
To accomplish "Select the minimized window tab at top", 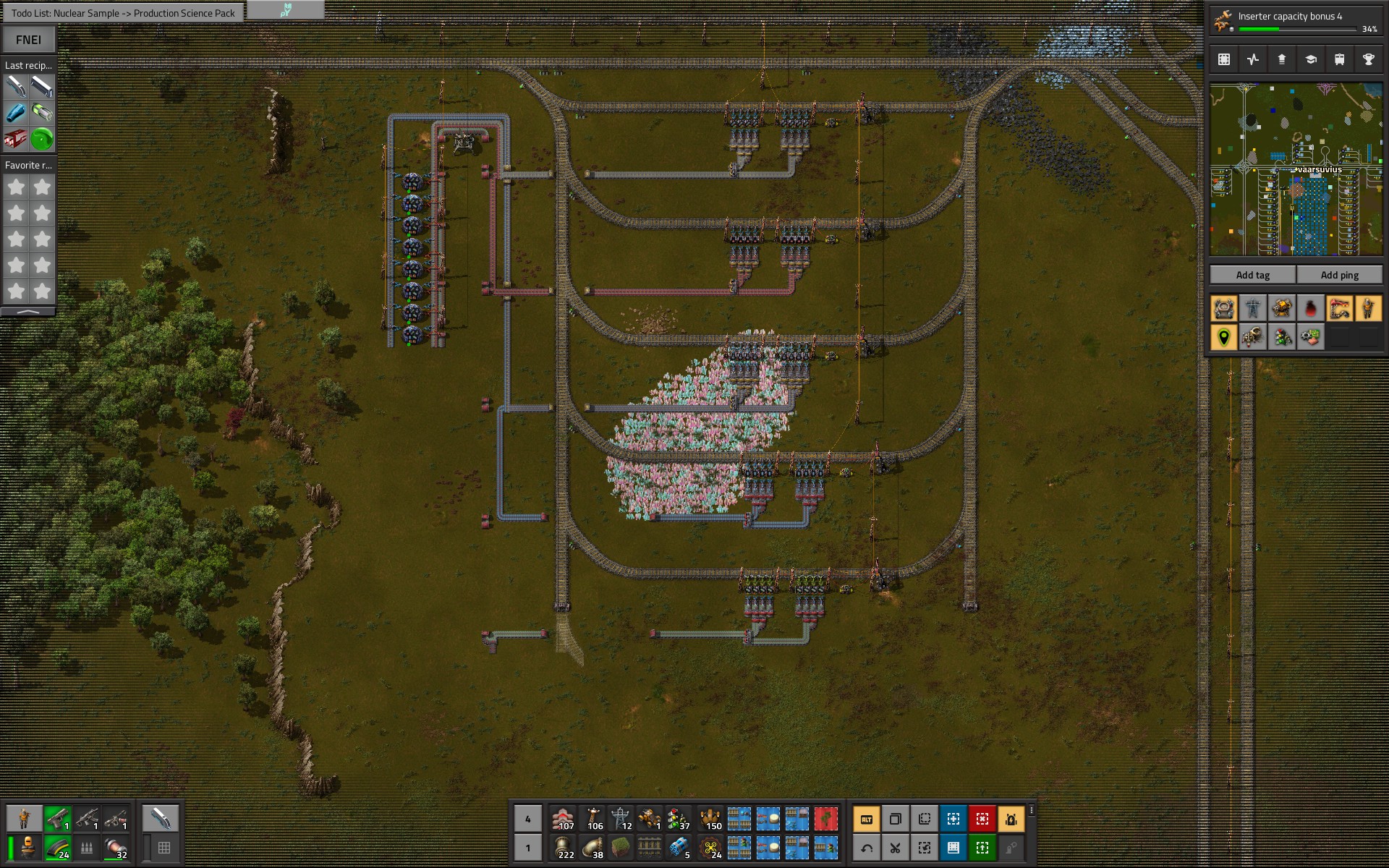I will 285,10.
